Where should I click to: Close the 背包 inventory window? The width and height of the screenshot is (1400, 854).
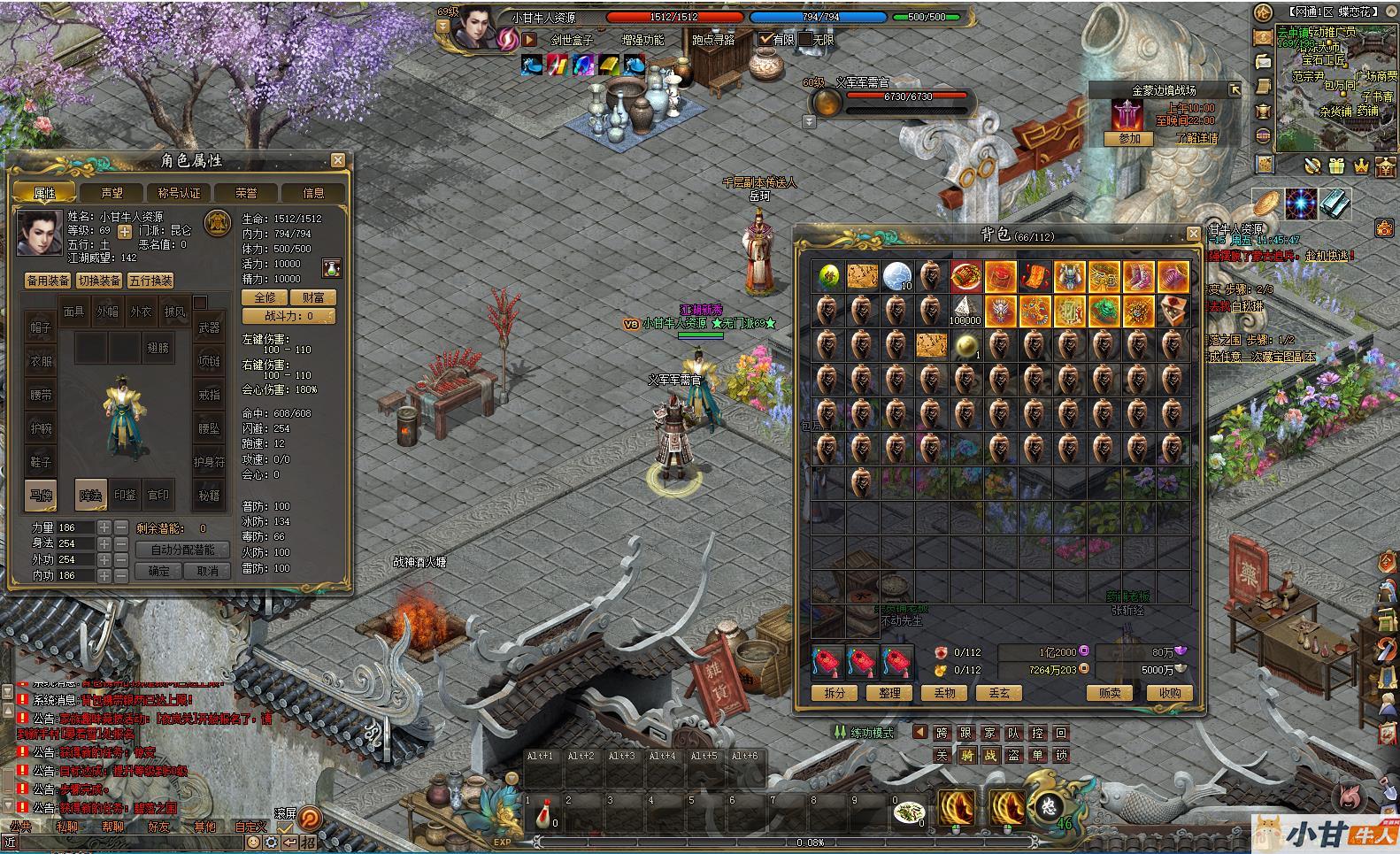pos(1192,234)
